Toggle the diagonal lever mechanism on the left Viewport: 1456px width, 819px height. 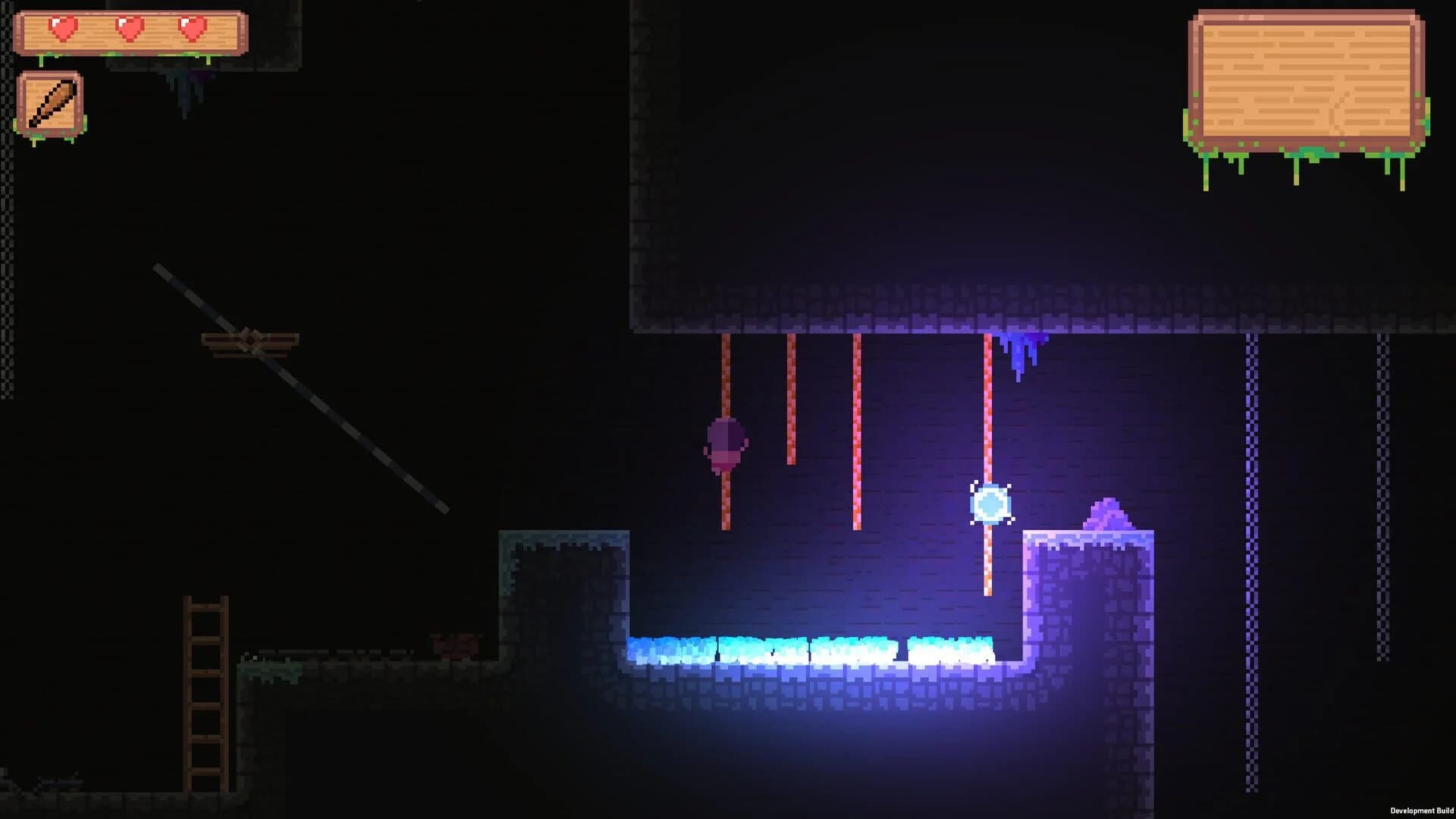click(x=303, y=387)
